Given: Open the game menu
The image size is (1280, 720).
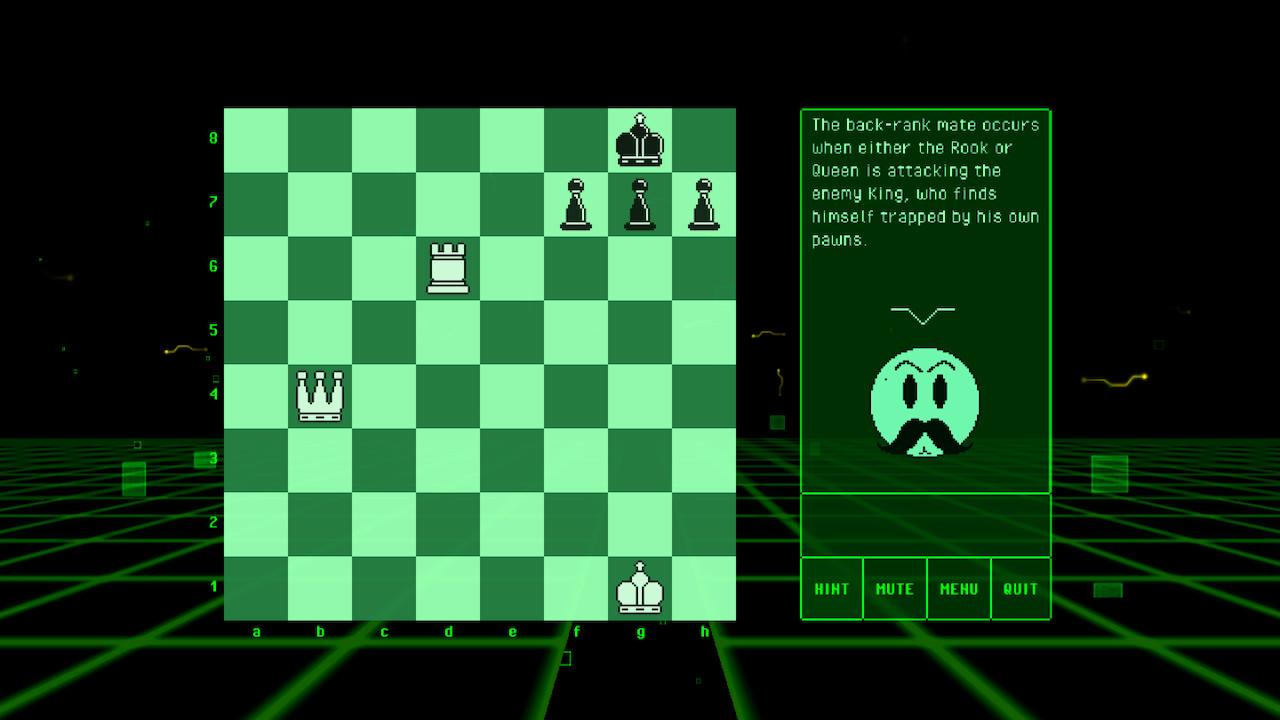Looking at the screenshot, I should tap(957, 589).
